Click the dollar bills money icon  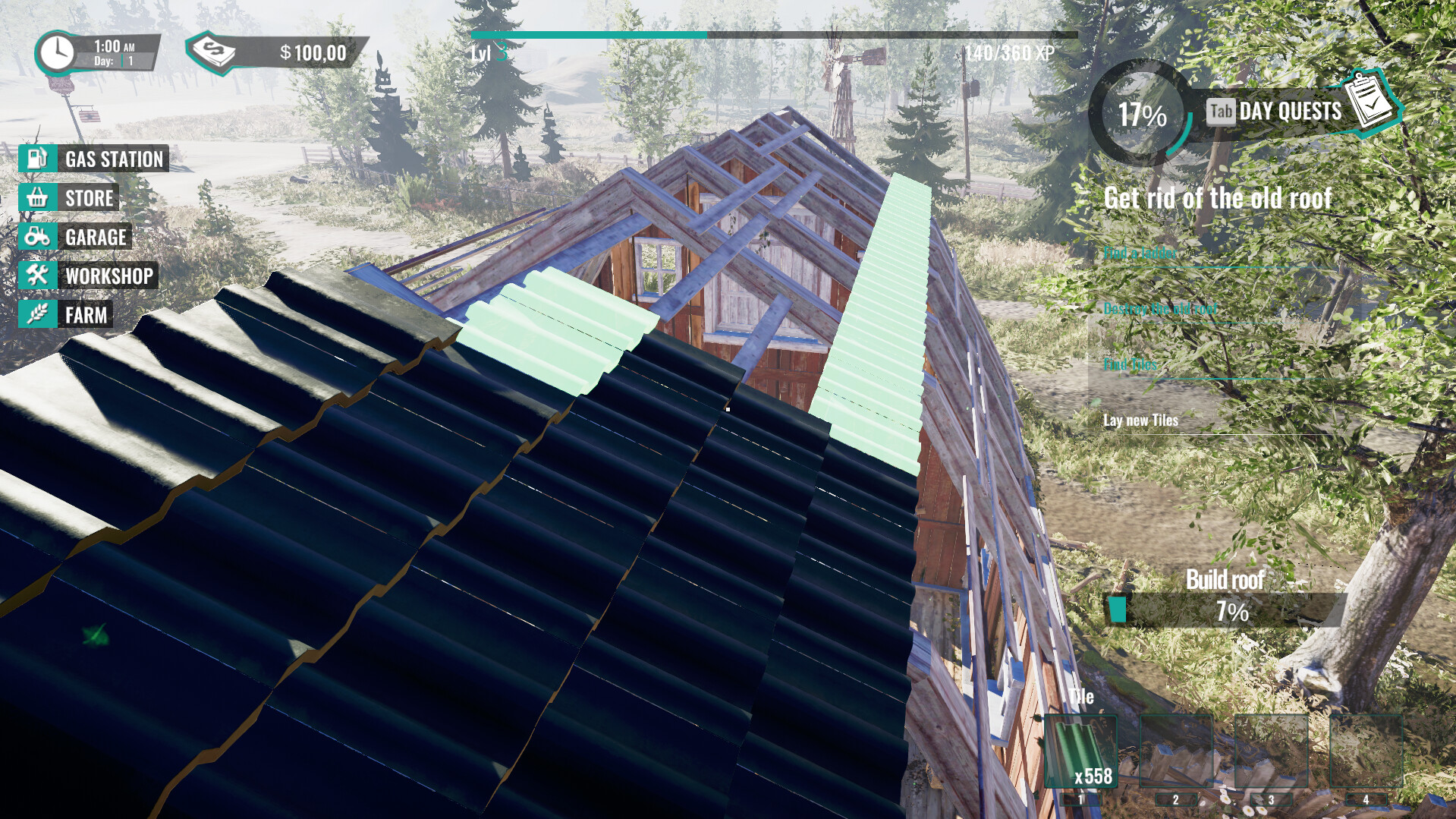point(215,52)
